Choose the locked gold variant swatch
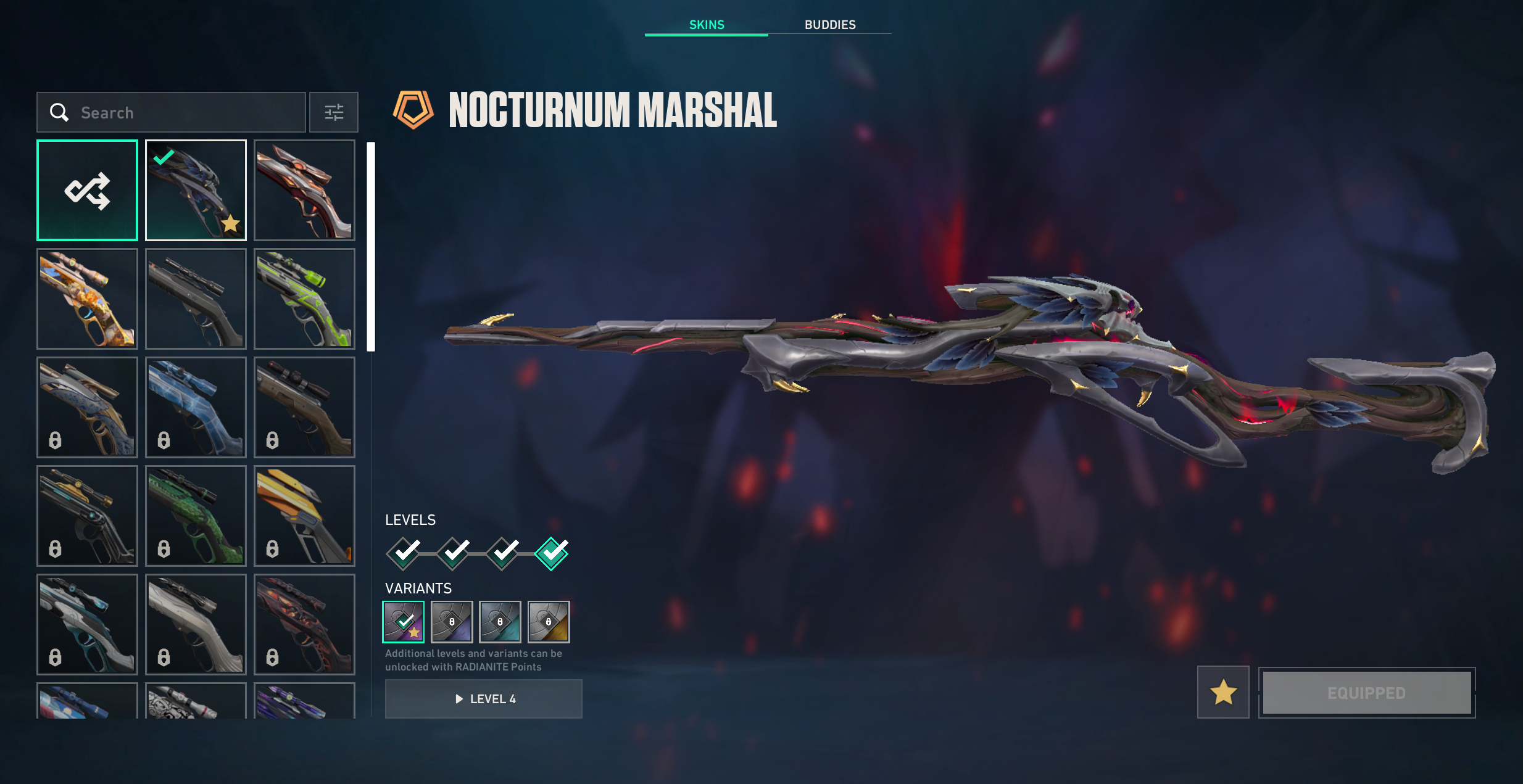Screen dimensions: 1523x784 tap(549, 622)
